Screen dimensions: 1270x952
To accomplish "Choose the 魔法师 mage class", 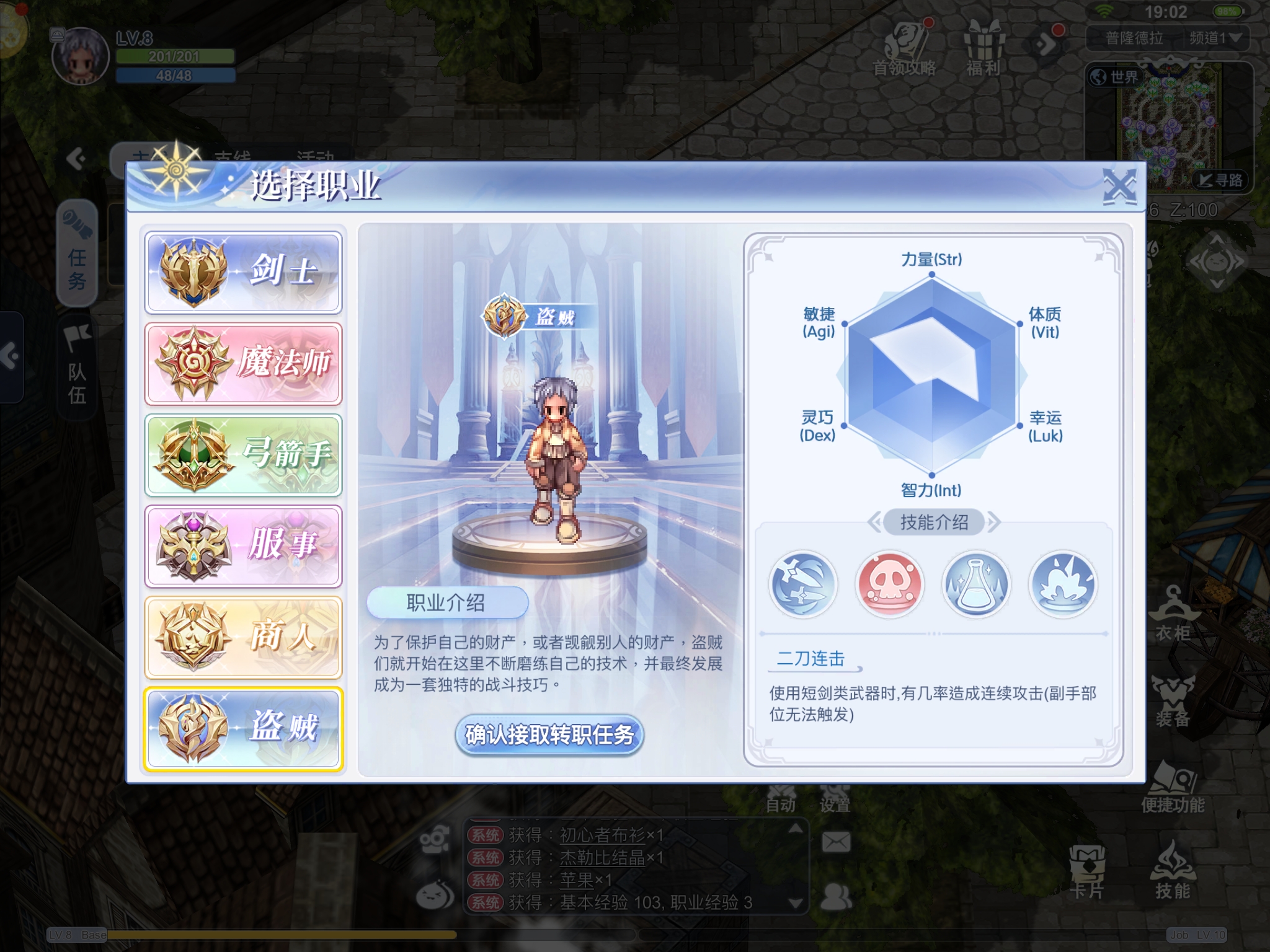I will (243, 363).
